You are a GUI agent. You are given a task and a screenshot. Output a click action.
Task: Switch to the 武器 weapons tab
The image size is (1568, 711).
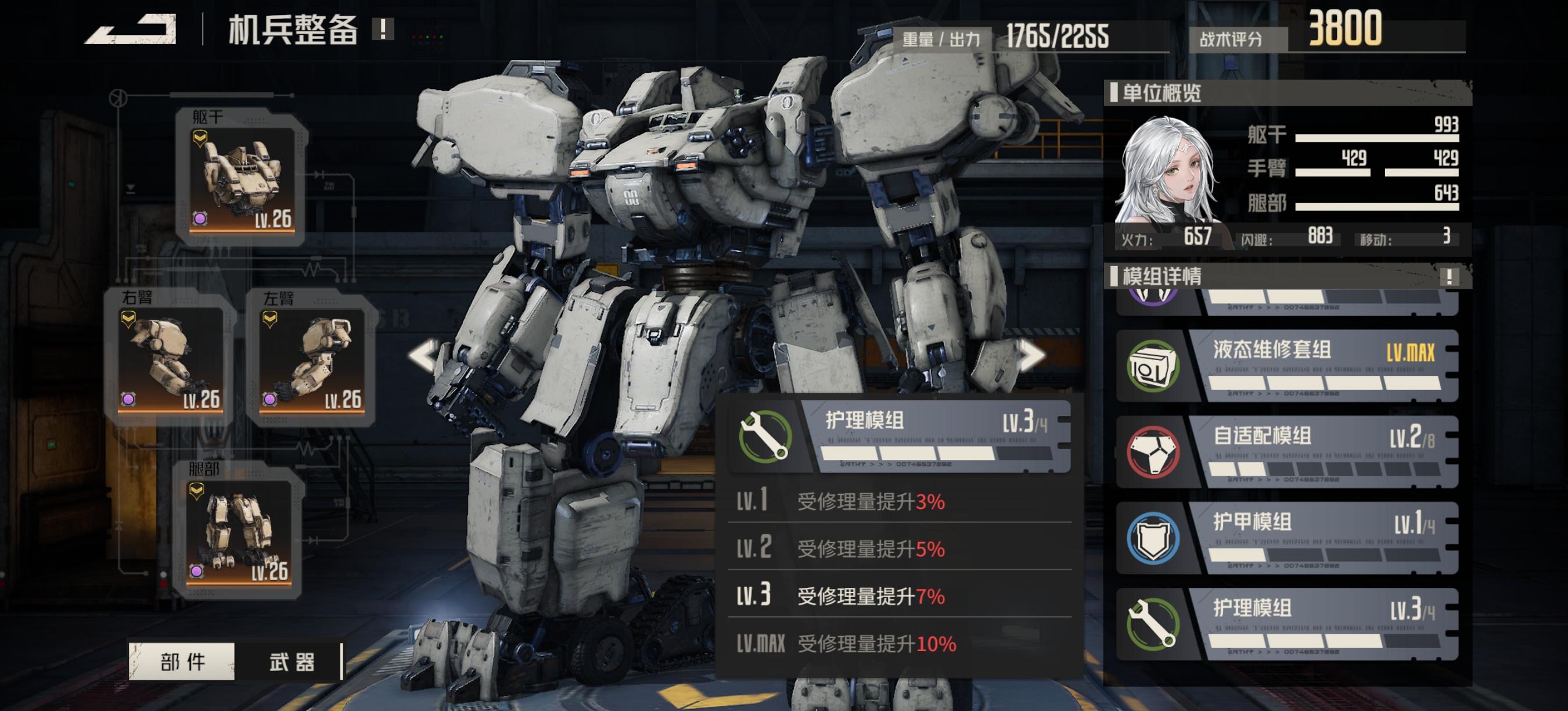point(292,661)
